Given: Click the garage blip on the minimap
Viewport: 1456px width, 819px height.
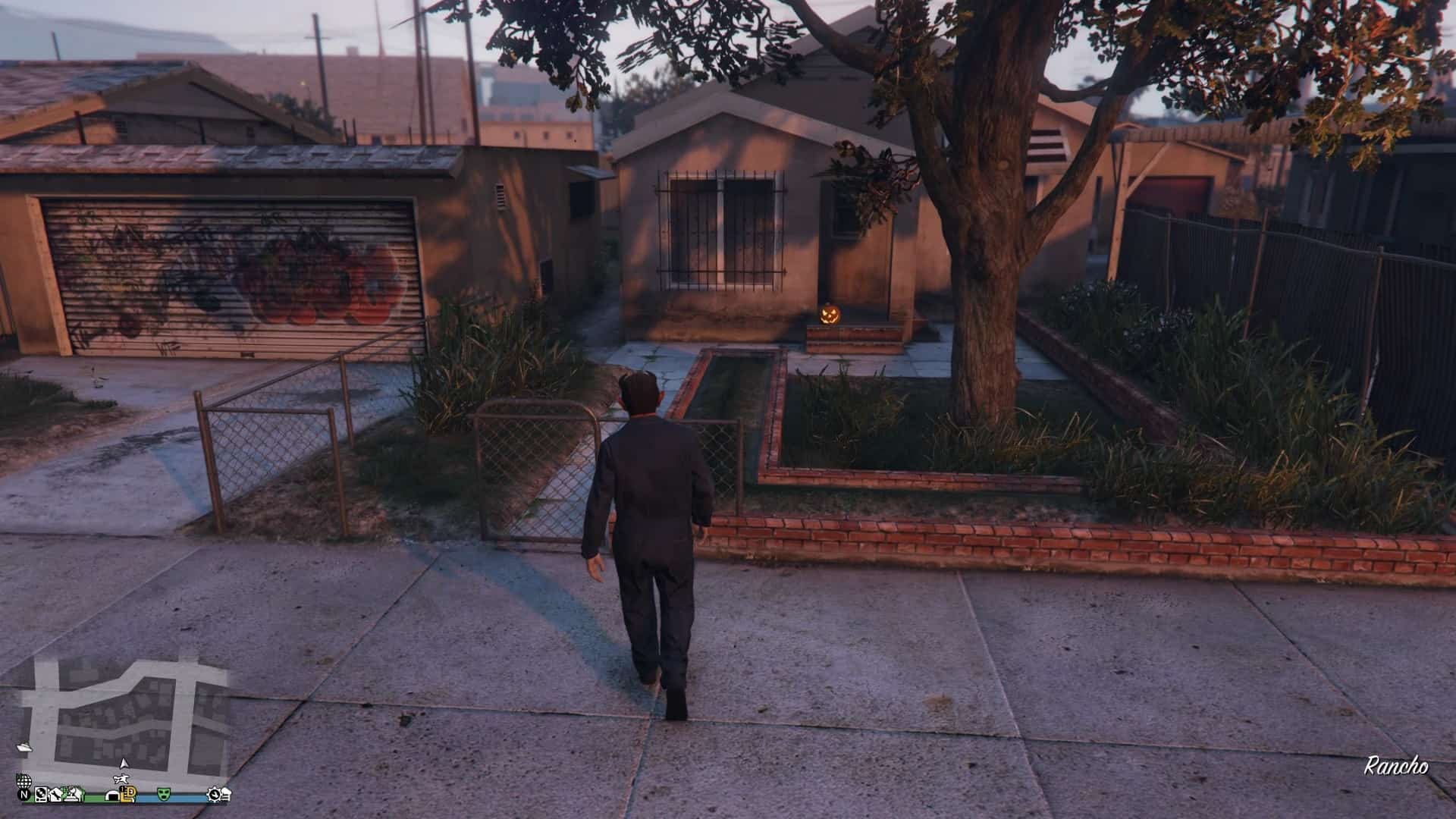Looking at the screenshot, I should click(x=112, y=796).
